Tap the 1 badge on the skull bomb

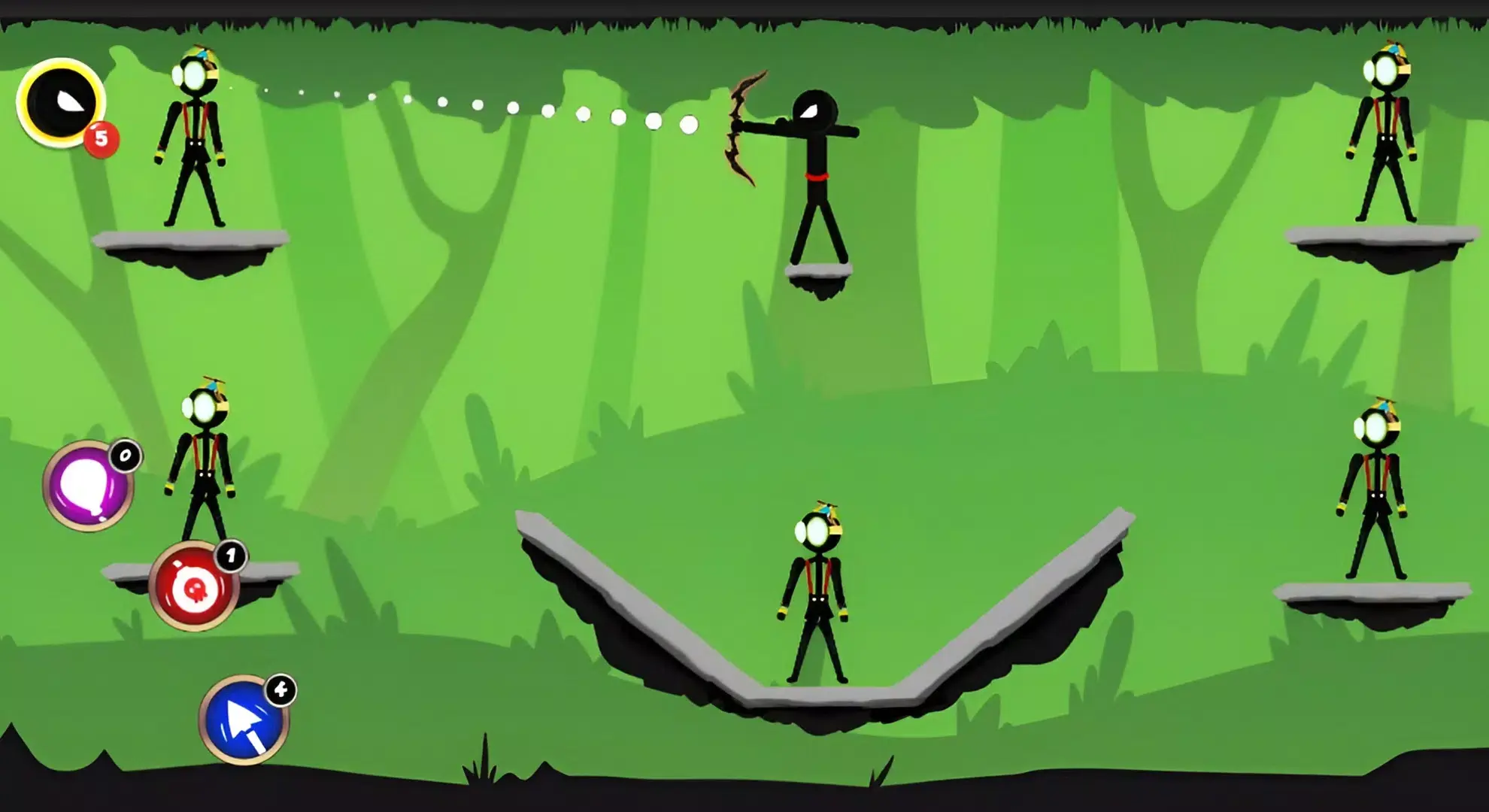(x=231, y=558)
